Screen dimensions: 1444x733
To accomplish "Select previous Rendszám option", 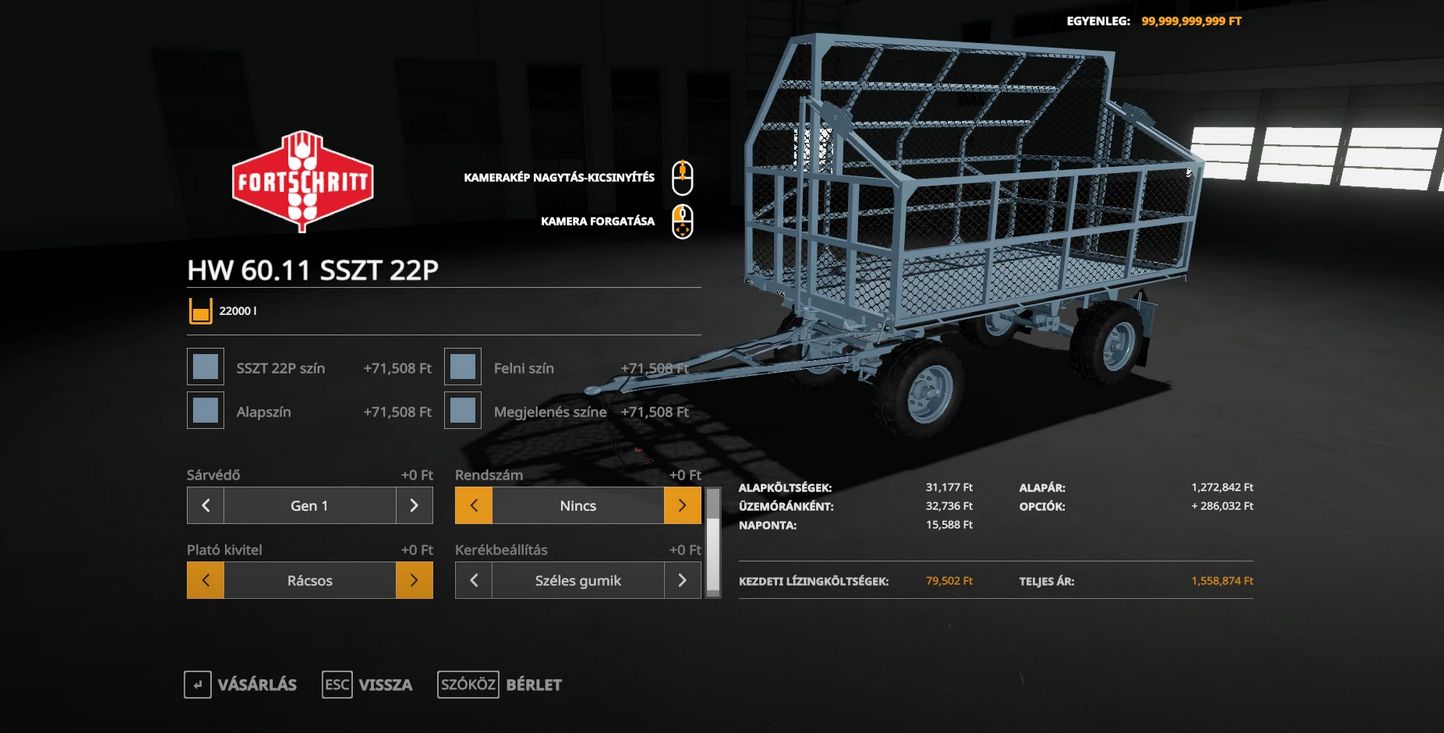I will (474, 506).
